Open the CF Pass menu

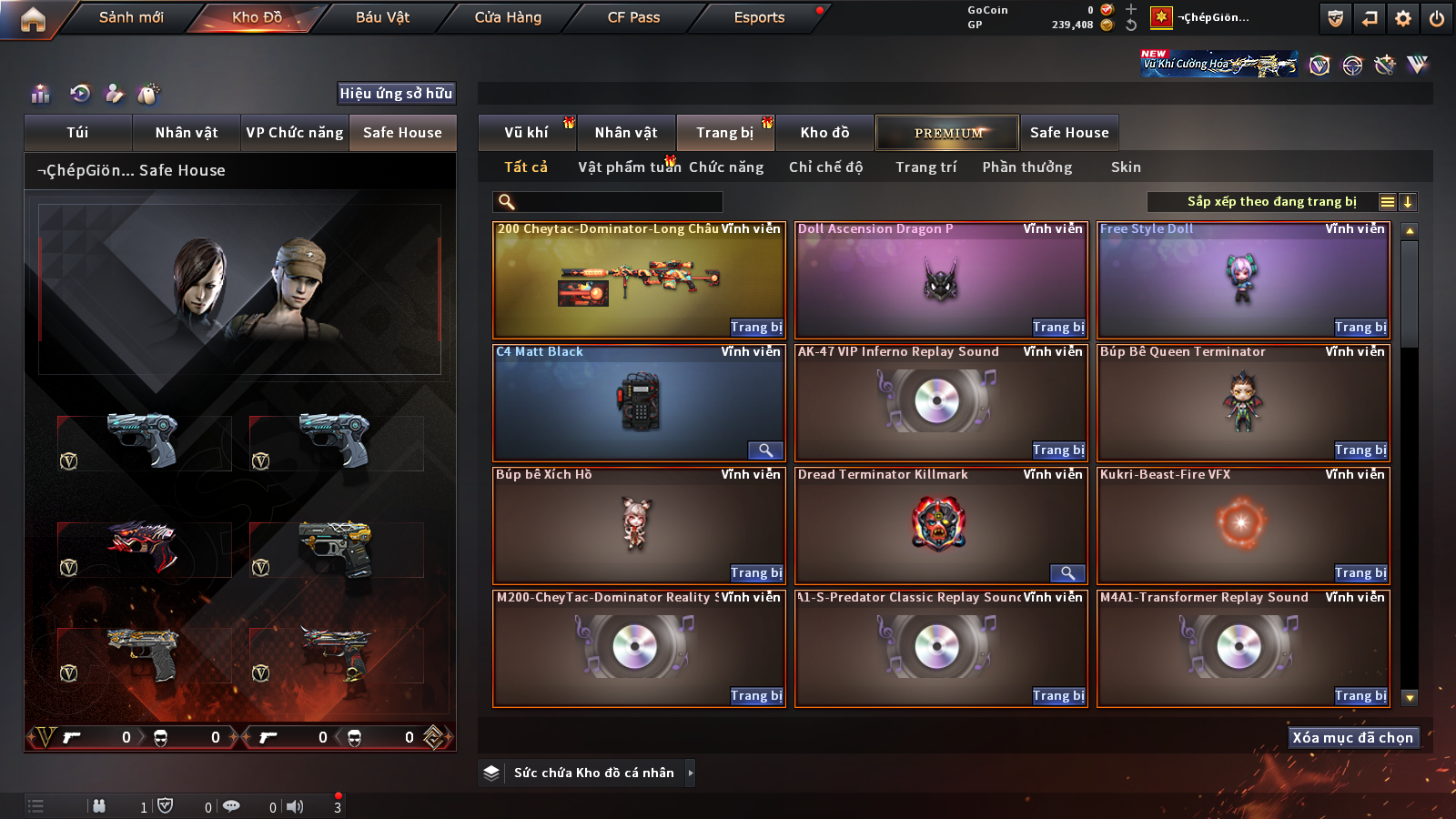[633, 17]
